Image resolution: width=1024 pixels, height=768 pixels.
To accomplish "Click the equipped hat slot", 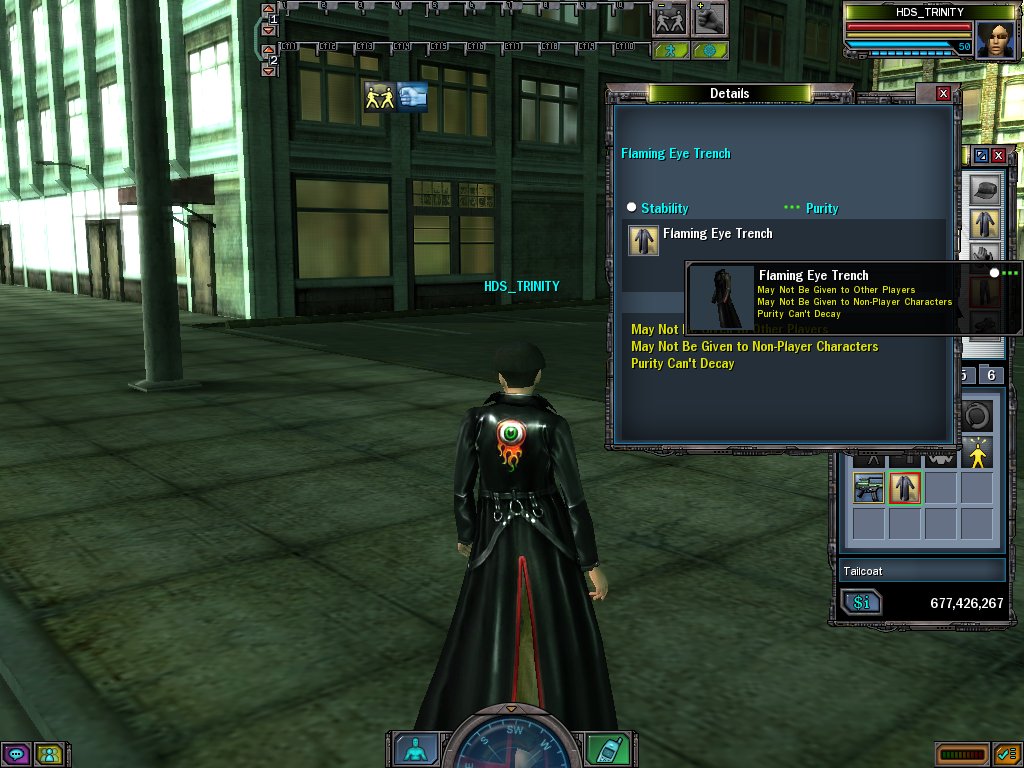I will 984,190.
